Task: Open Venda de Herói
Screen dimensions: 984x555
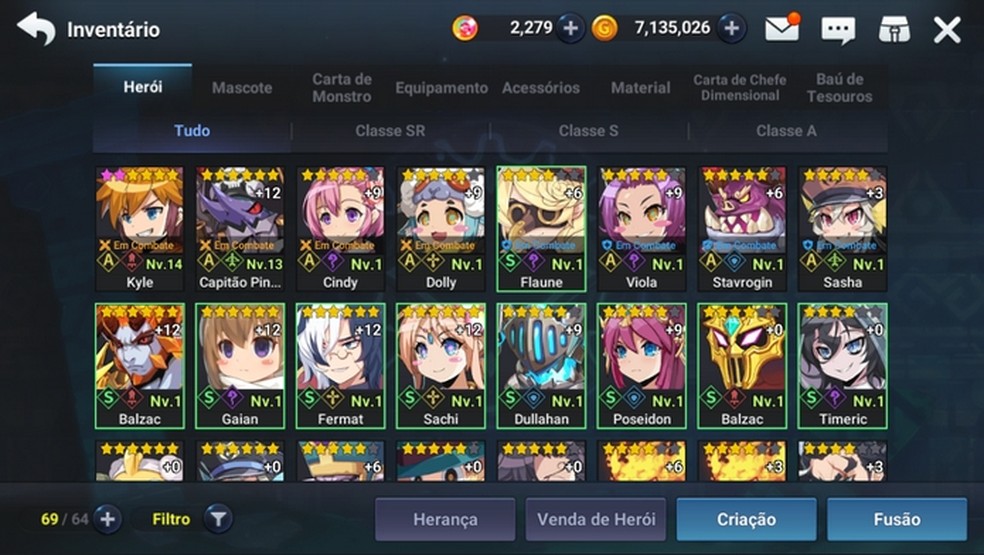Action: coord(596,519)
